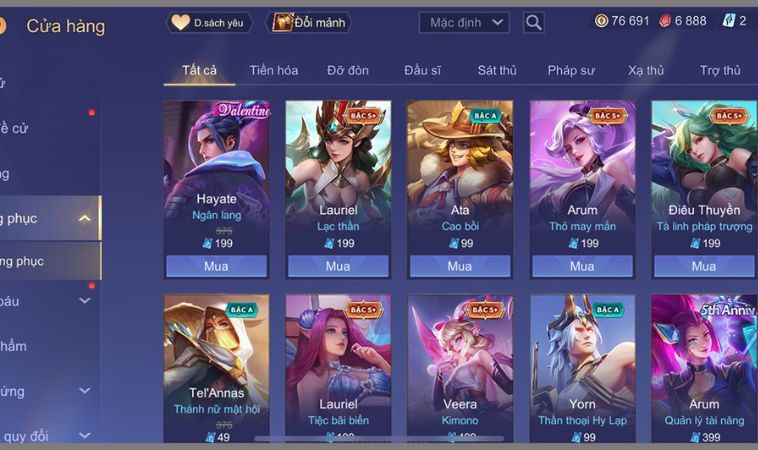Purchase Điêu Thuyền Tà linh pháp trượng
This screenshot has height=450, width=758.
pyautogui.click(x=704, y=266)
